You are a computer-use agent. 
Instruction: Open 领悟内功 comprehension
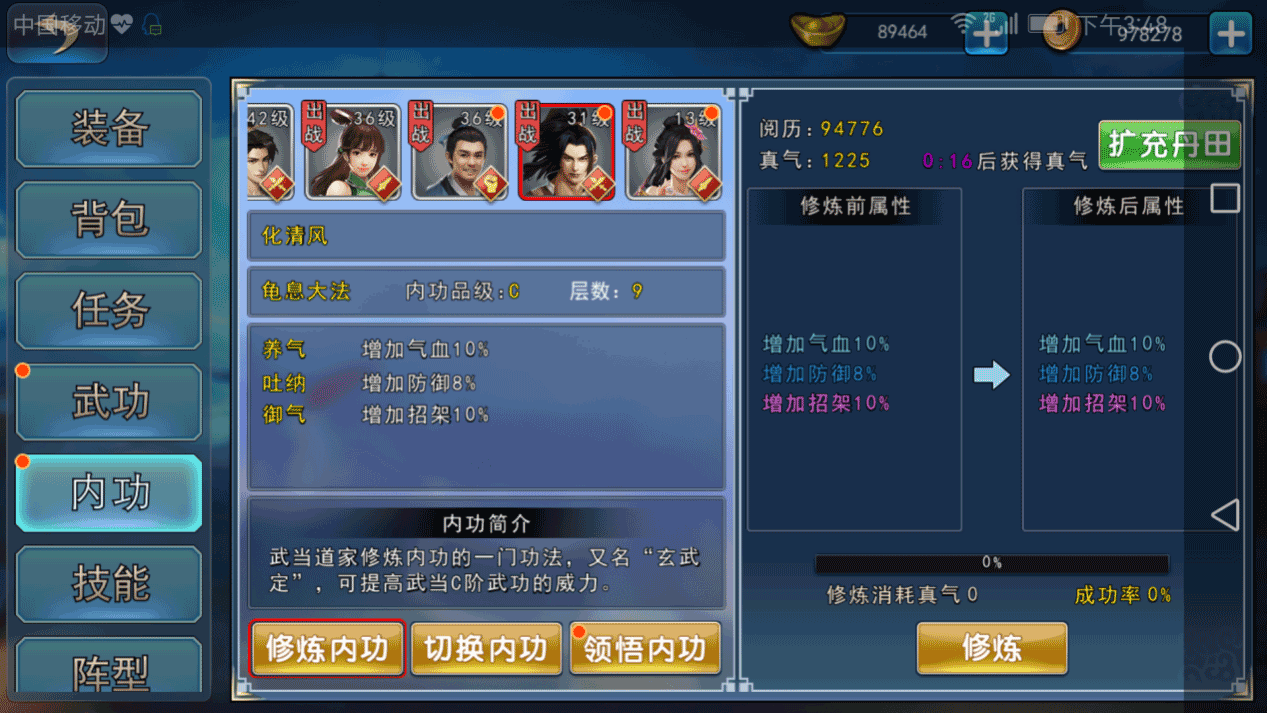645,649
